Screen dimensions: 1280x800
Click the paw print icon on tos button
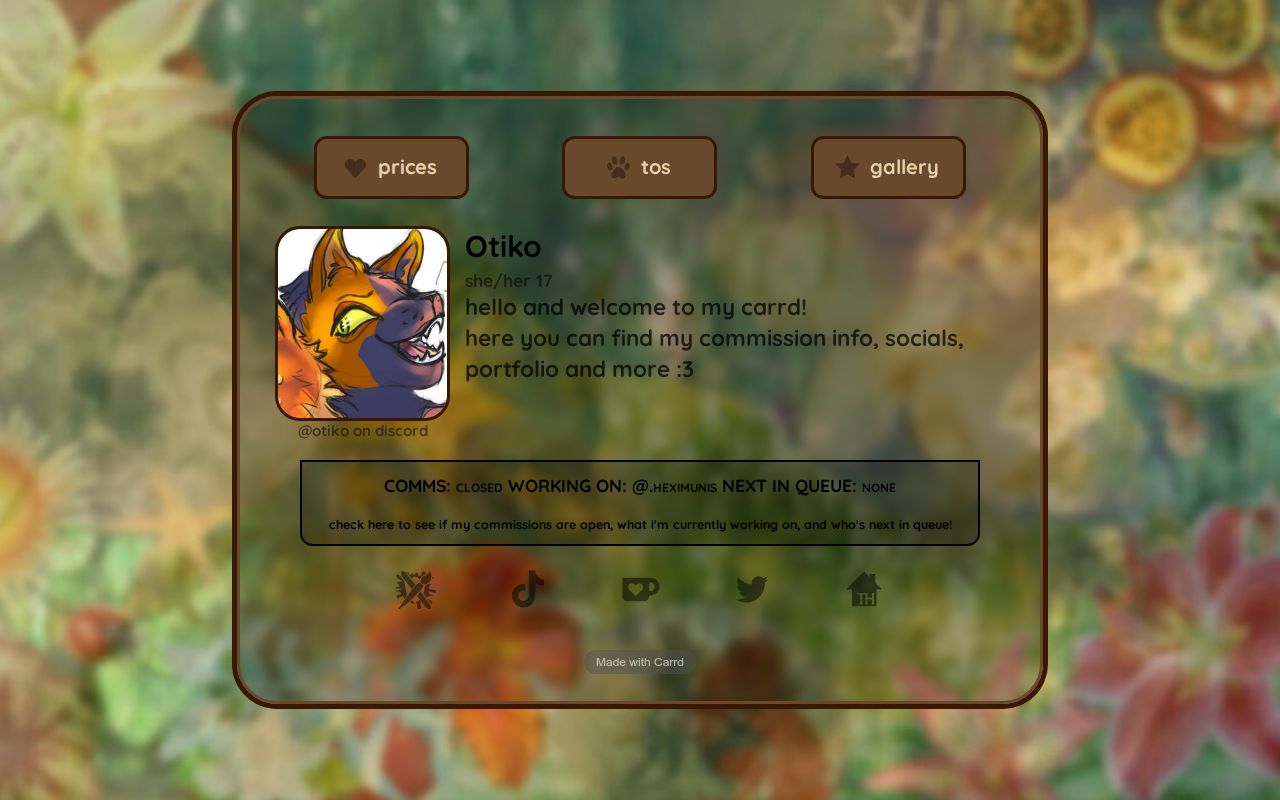click(x=620, y=166)
